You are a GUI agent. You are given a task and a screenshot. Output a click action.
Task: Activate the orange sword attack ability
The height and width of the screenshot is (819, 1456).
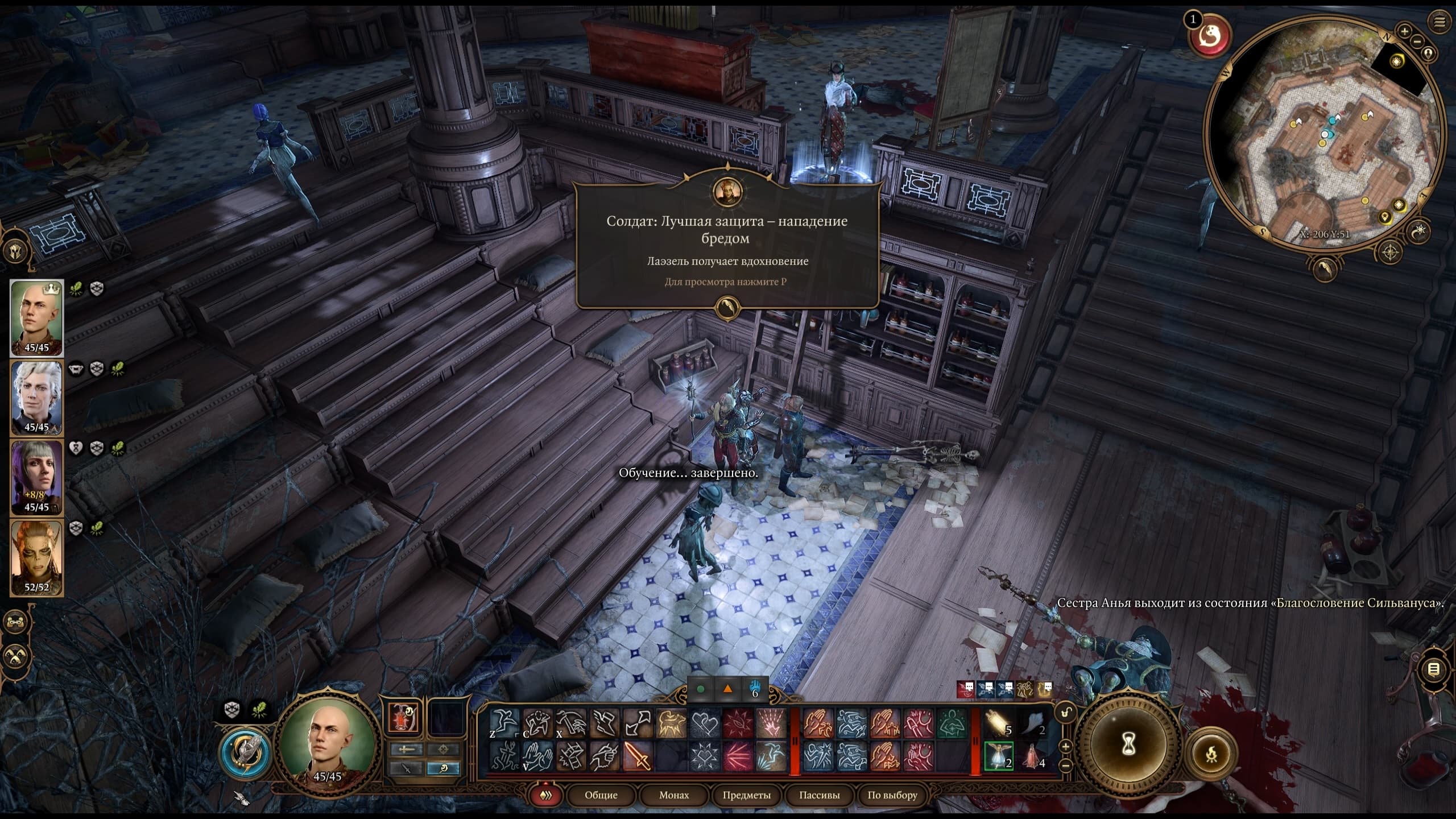[x=637, y=756]
